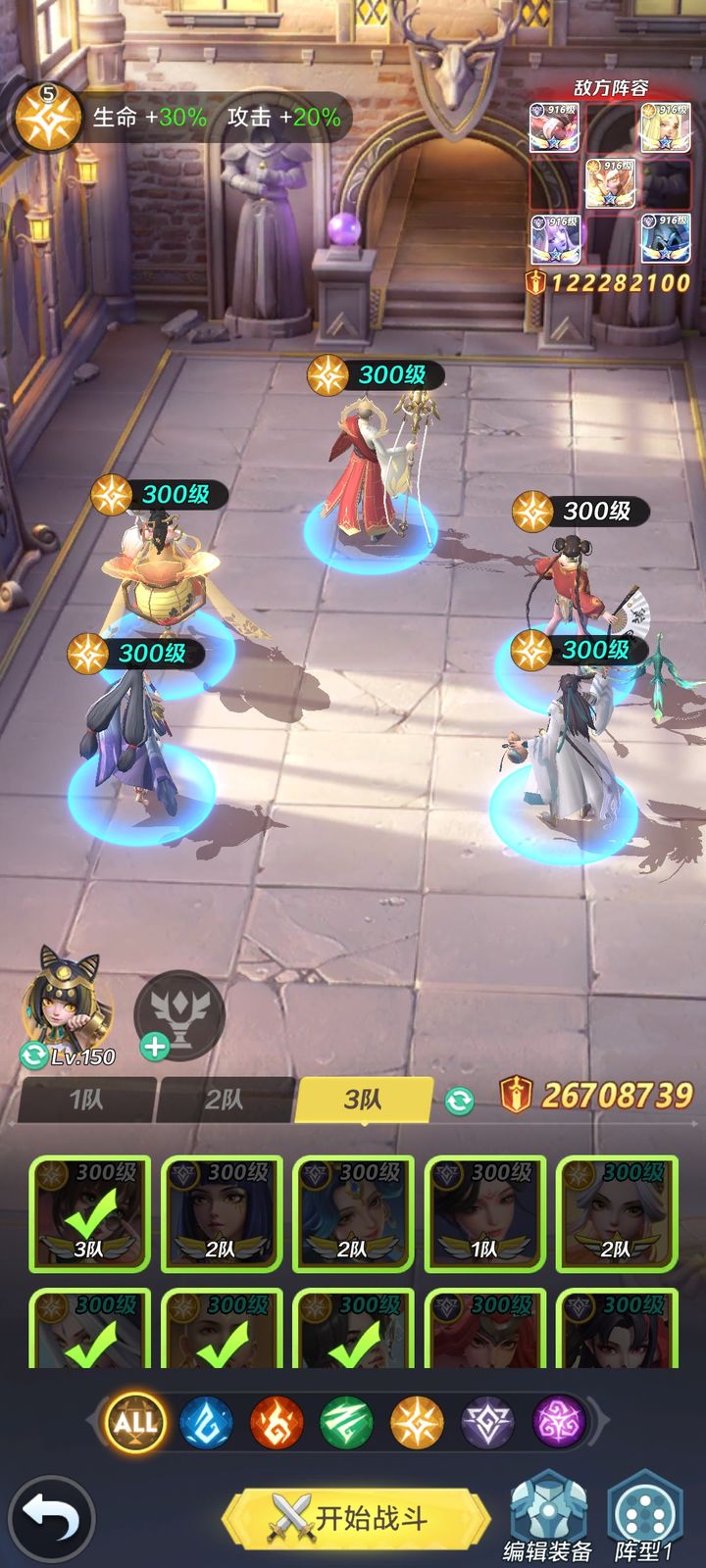706x1568 pixels.
Task: Click the green refresh icon beside team tabs
Action: tap(458, 1101)
